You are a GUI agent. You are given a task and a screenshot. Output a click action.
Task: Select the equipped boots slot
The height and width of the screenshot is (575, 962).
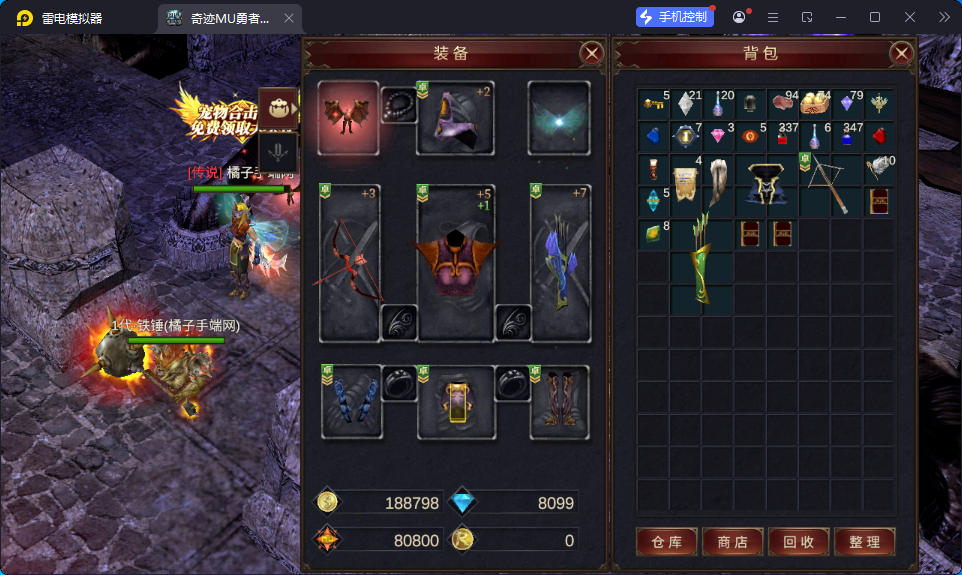[559, 402]
